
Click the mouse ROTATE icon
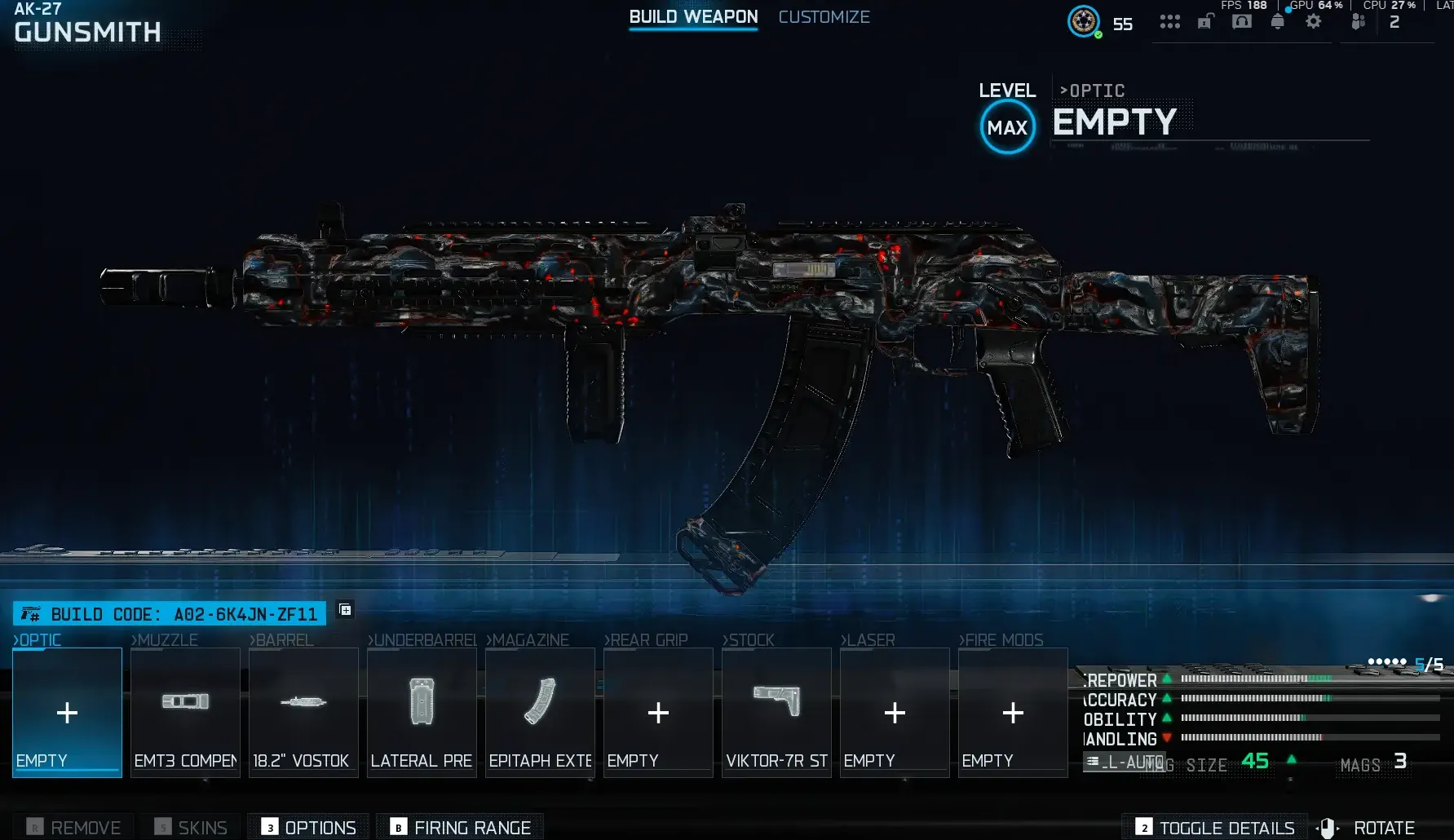[1328, 826]
